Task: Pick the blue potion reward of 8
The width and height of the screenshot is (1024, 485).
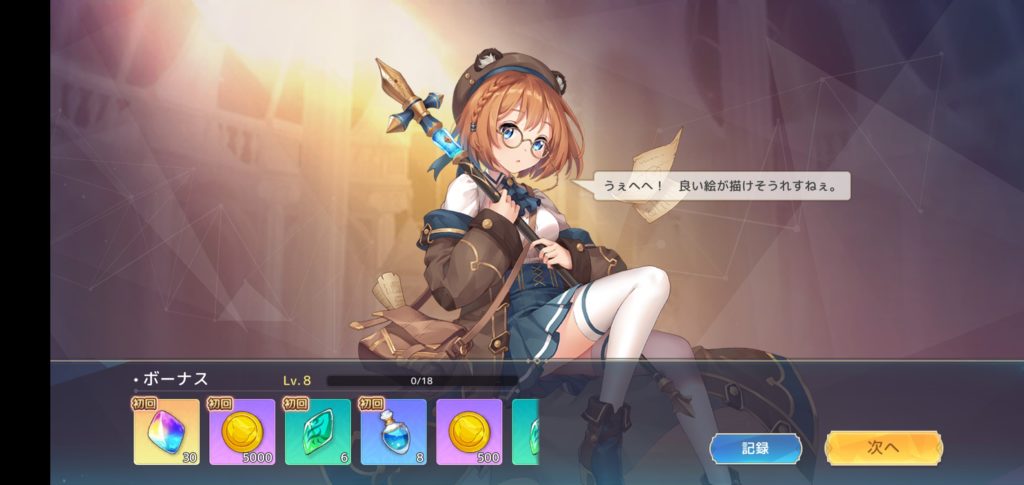Action: pos(393,431)
